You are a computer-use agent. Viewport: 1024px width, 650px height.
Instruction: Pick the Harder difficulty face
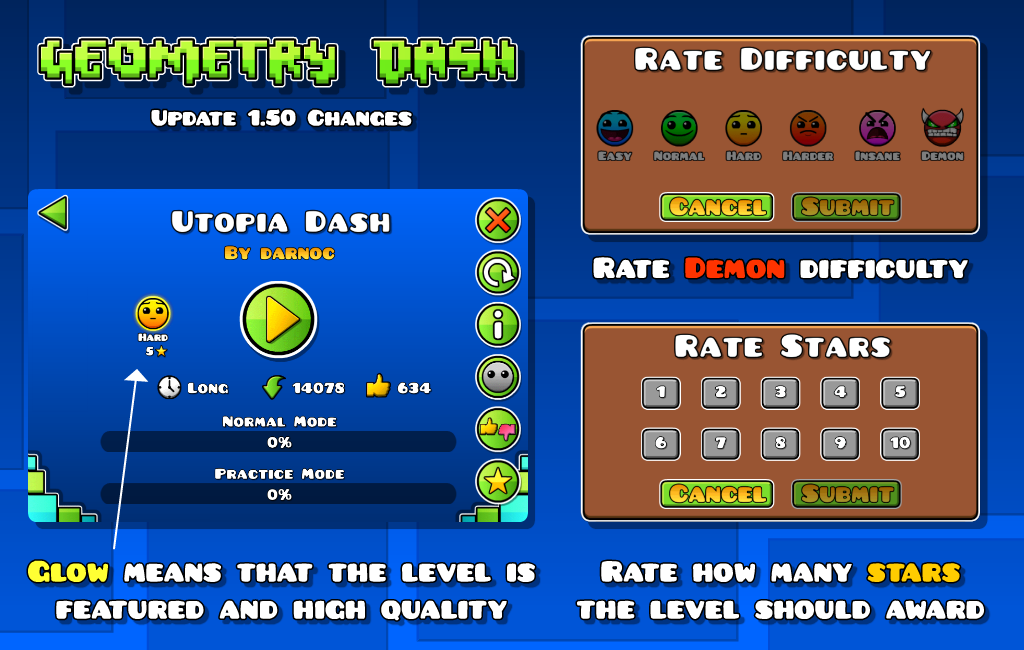coord(808,129)
